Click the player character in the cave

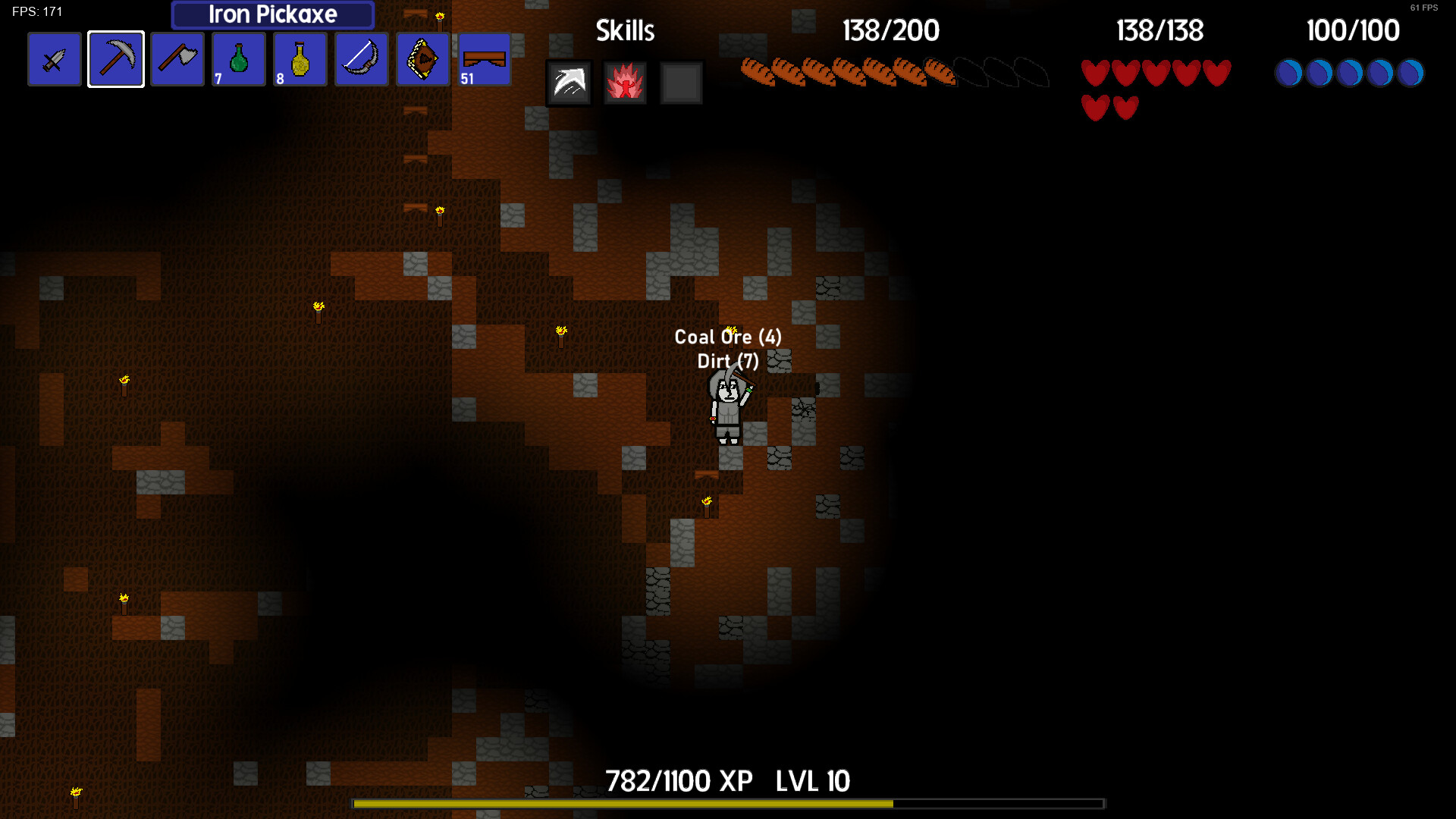click(x=726, y=413)
